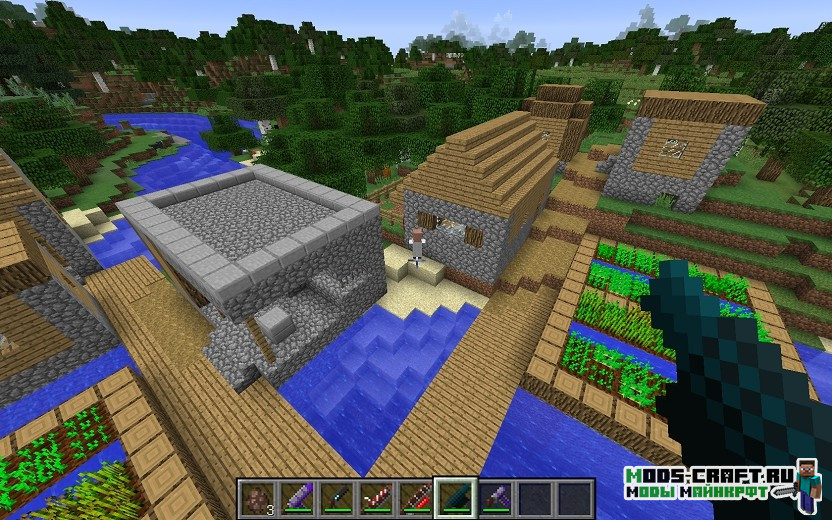Choose the purple axe hotbar slot
The width and height of the screenshot is (832, 520).
(494, 498)
